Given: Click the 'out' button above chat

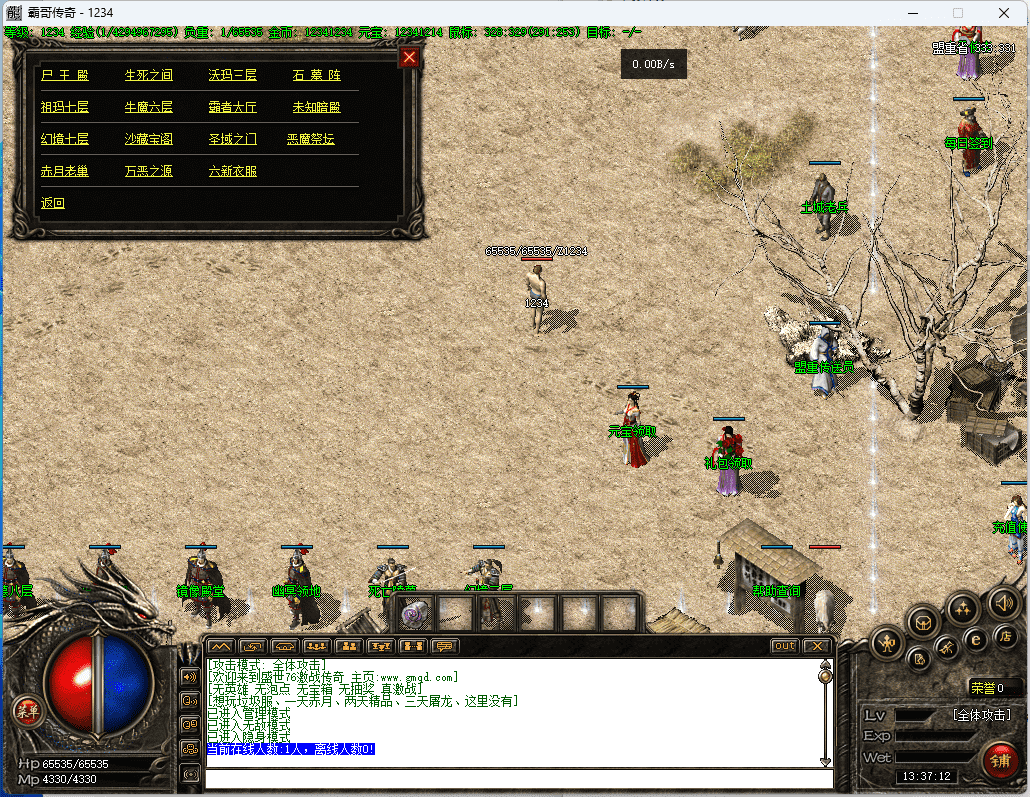Looking at the screenshot, I should [785, 646].
